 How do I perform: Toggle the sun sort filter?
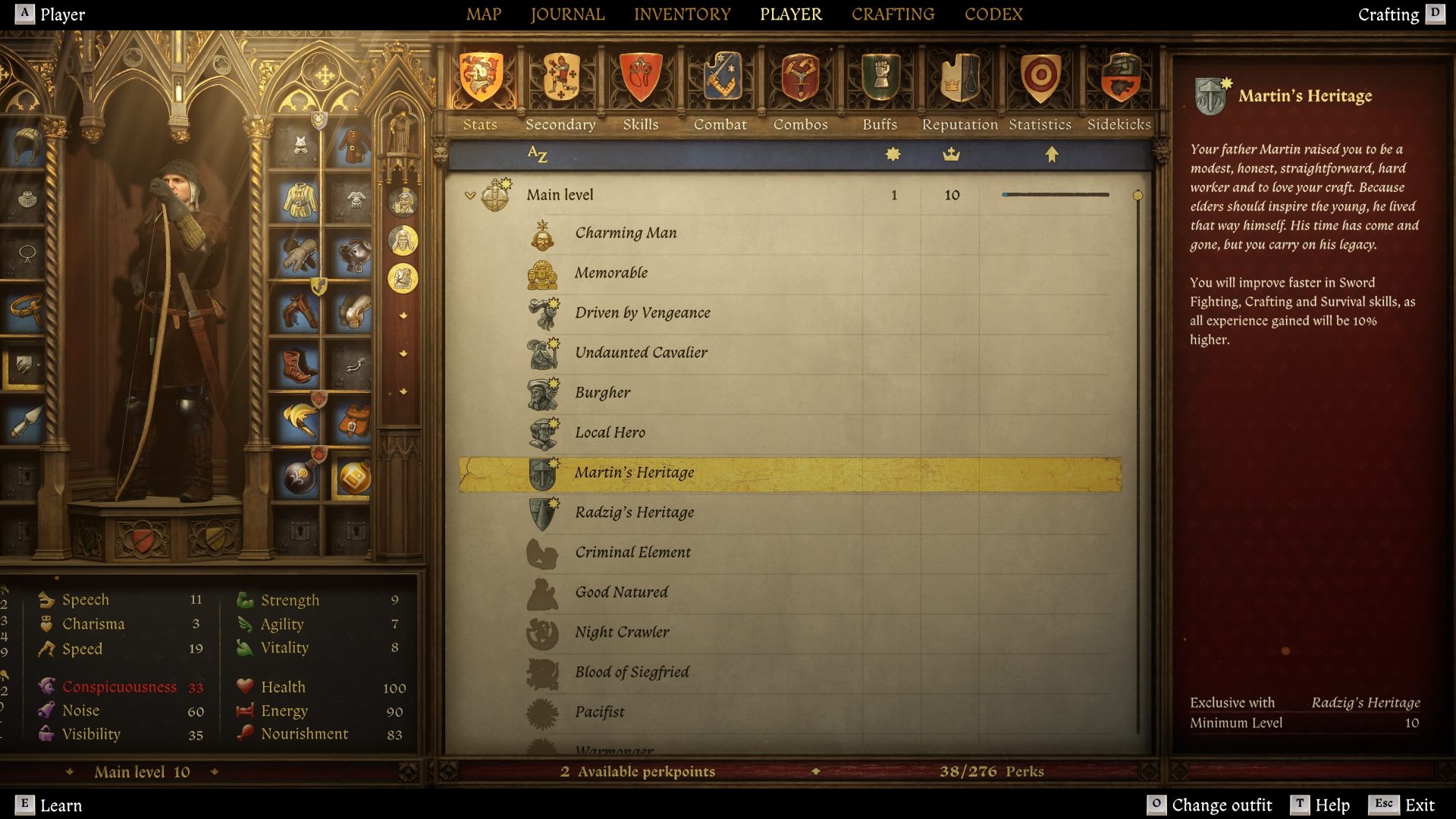[893, 154]
